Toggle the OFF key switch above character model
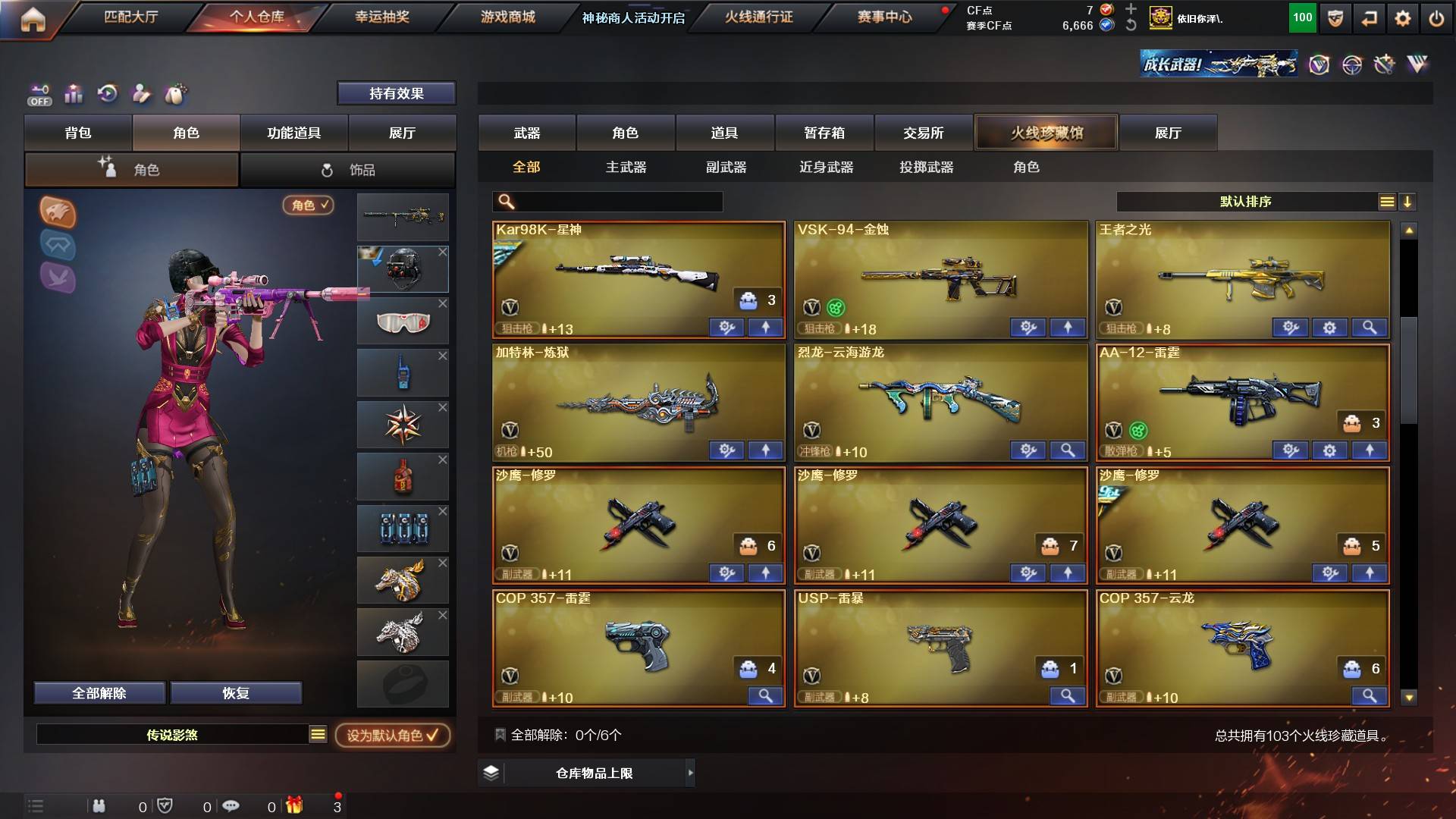1456x819 pixels. point(39,94)
